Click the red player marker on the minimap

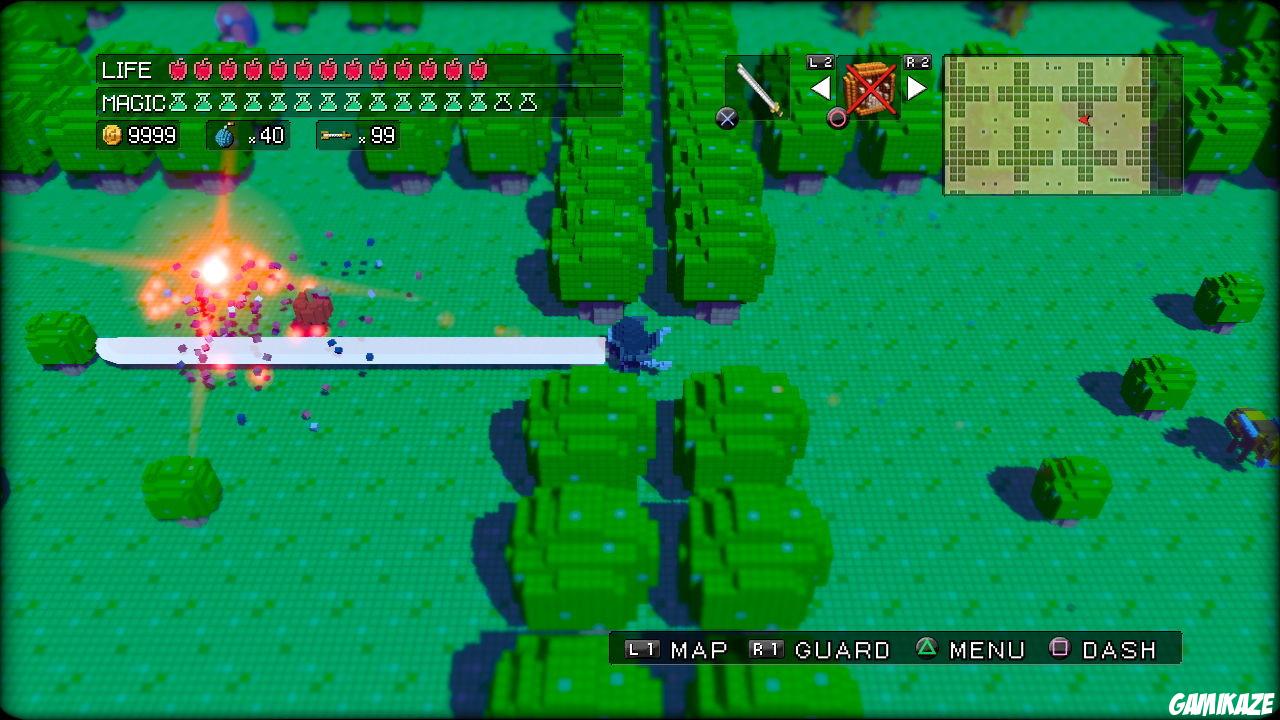pyautogui.click(x=1084, y=119)
